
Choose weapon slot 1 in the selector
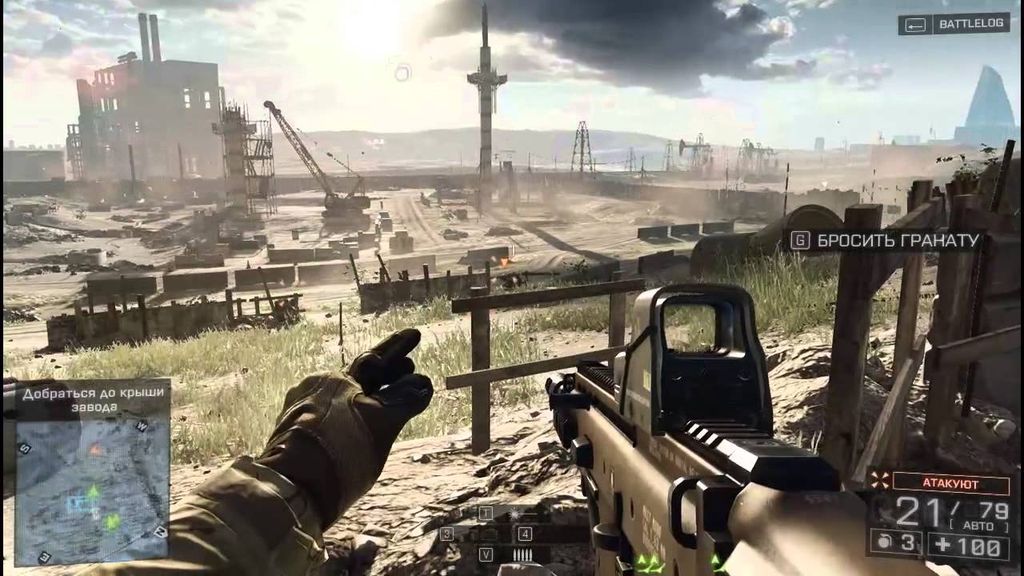coord(487,514)
